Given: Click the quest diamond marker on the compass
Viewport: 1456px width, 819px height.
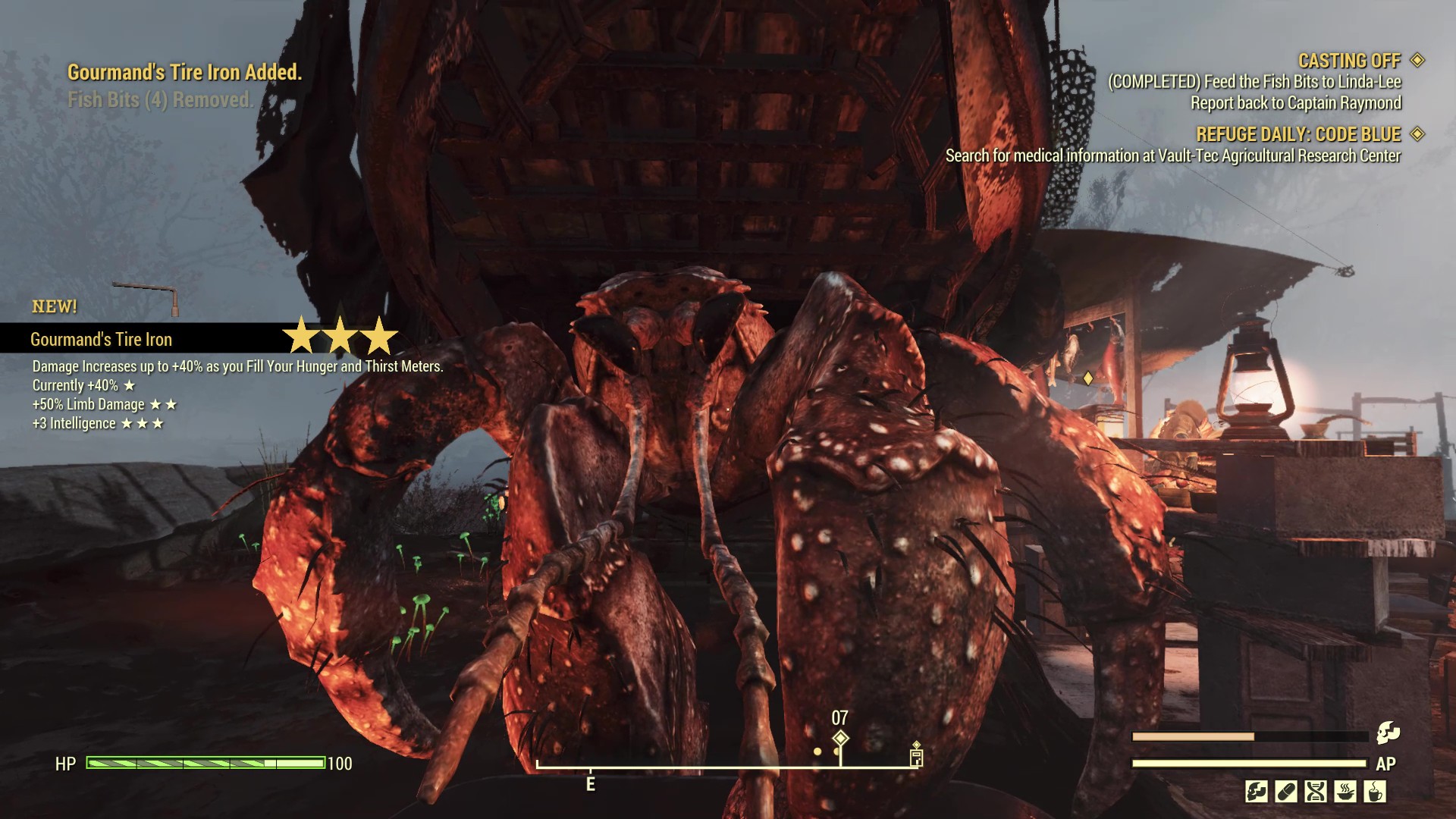Looking at the screenshot, I should point(840,738).
